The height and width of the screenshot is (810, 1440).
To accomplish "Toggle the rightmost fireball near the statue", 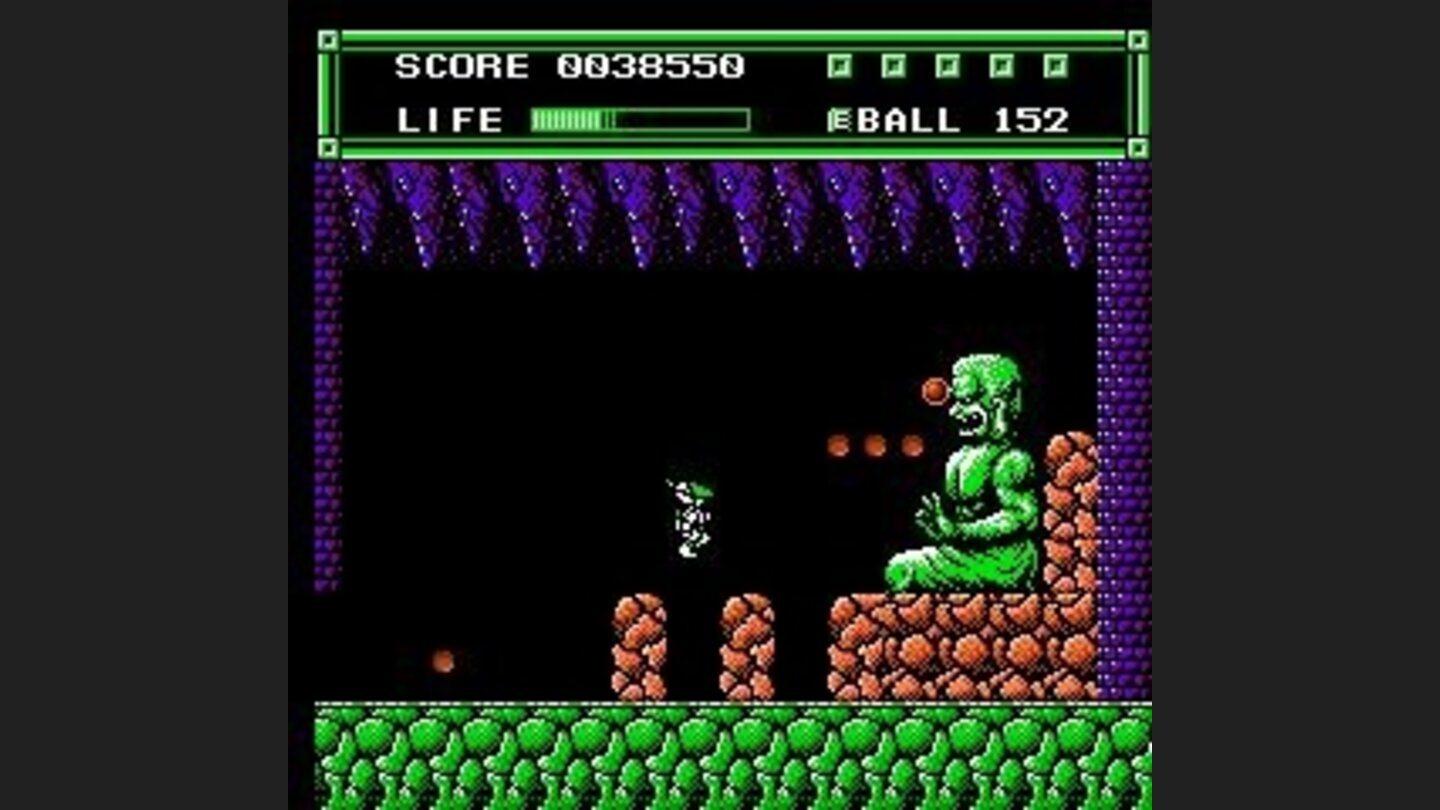I will (x=915, y=442).
